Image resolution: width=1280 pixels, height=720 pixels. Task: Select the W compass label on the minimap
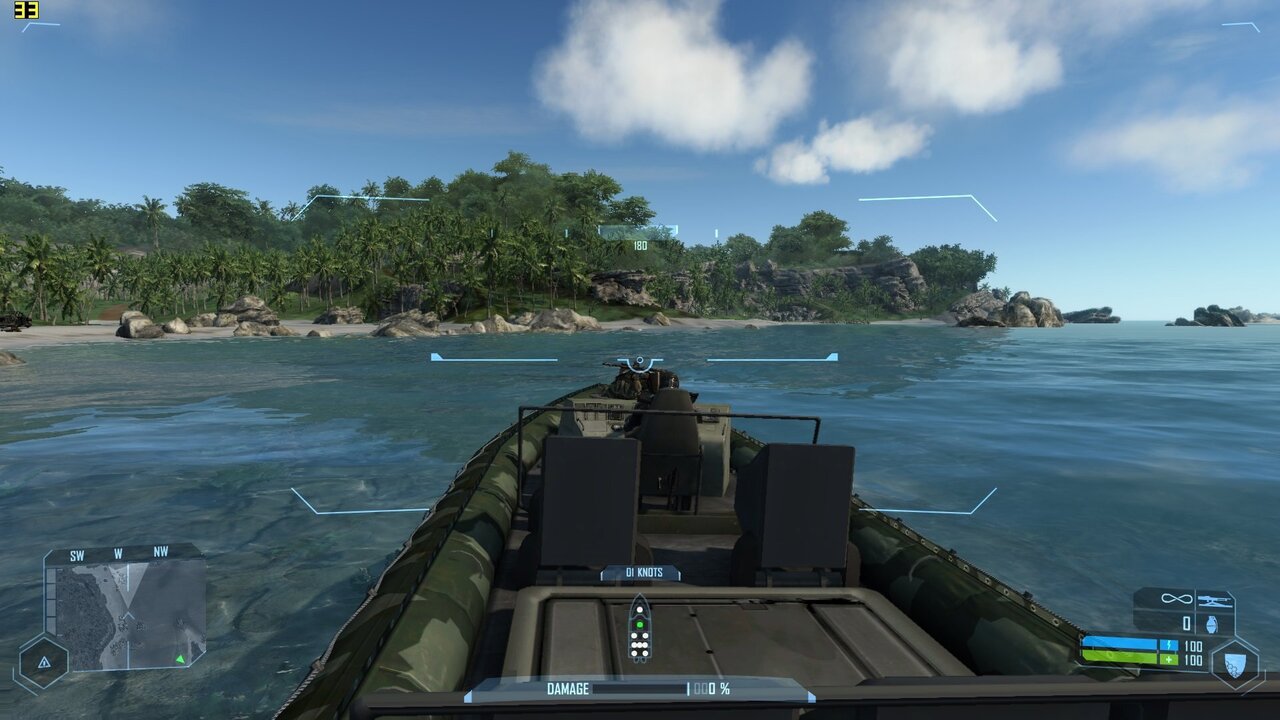pos(118,553)
